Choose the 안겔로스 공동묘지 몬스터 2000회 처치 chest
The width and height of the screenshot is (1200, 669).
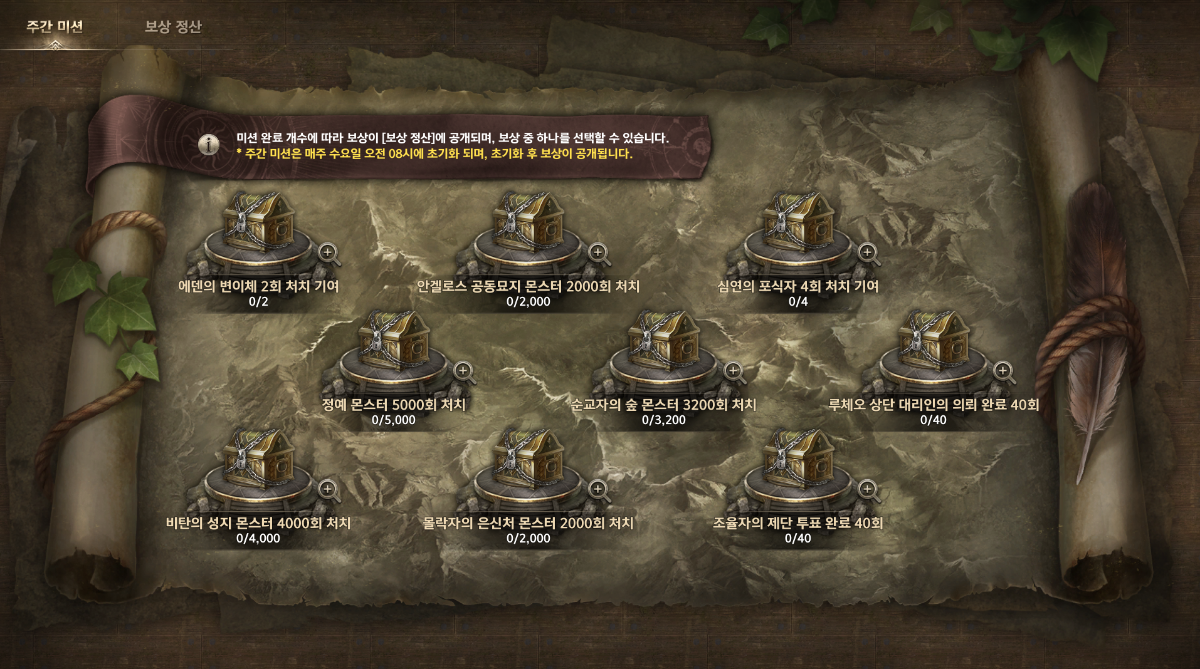[x=529, y=227]
